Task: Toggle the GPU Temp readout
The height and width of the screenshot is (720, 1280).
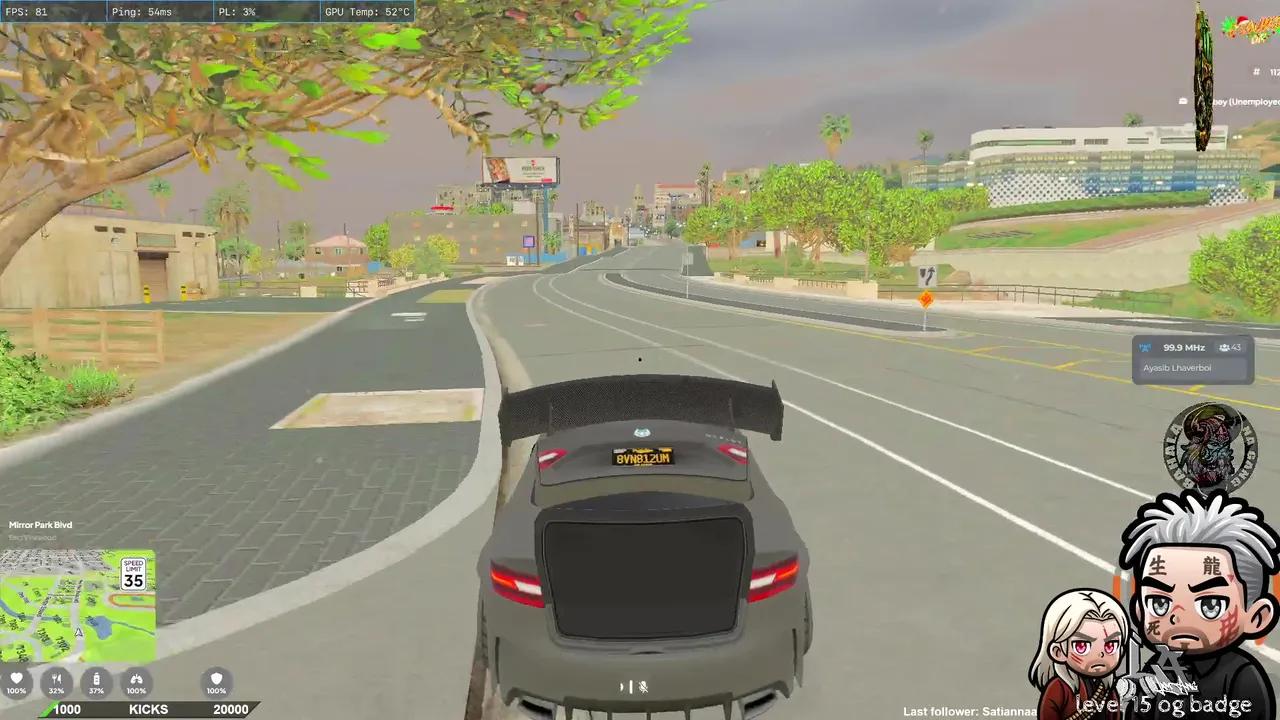Action: [366, 11]
